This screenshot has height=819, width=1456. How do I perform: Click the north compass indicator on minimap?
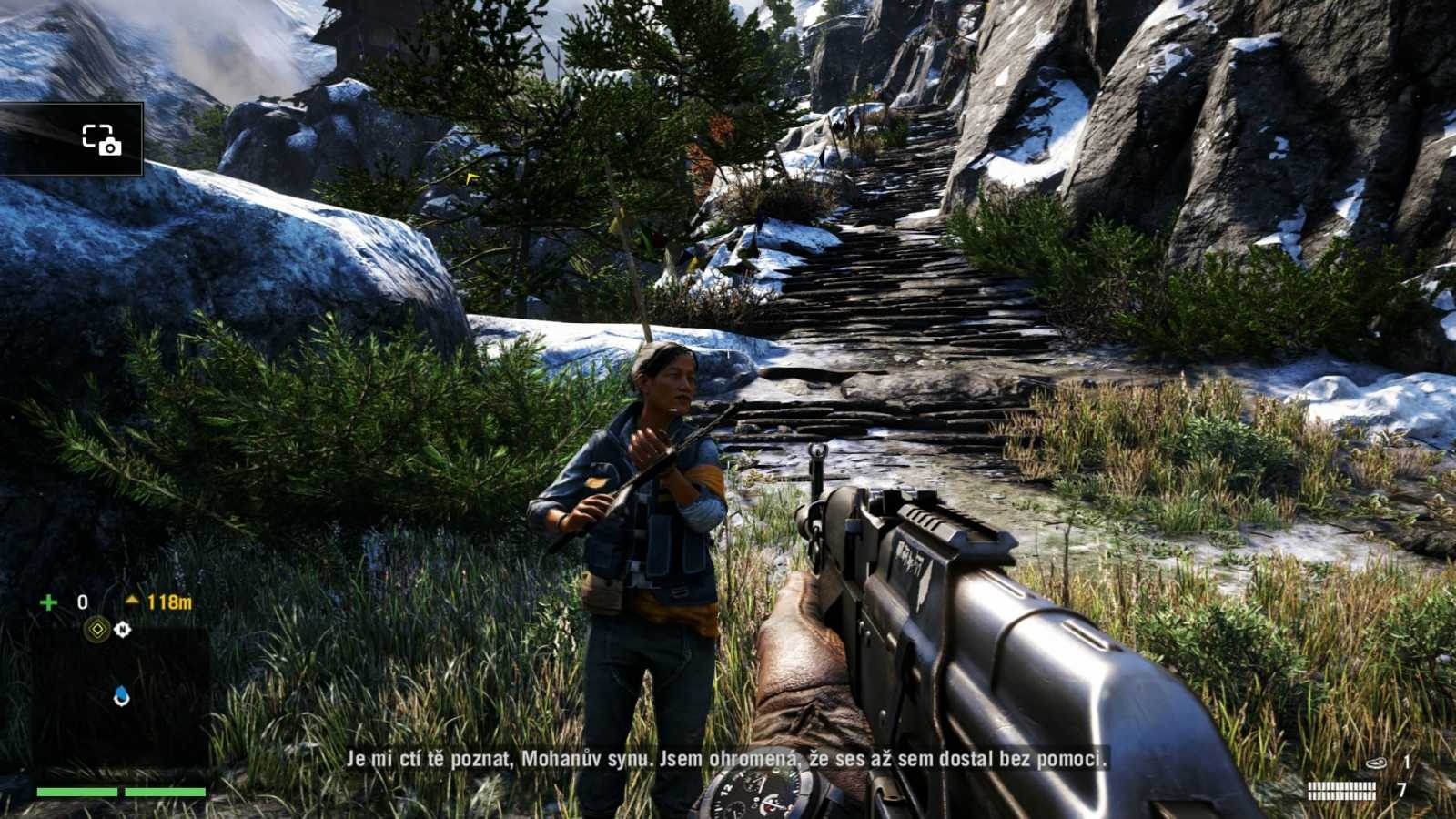click(123, 629)
